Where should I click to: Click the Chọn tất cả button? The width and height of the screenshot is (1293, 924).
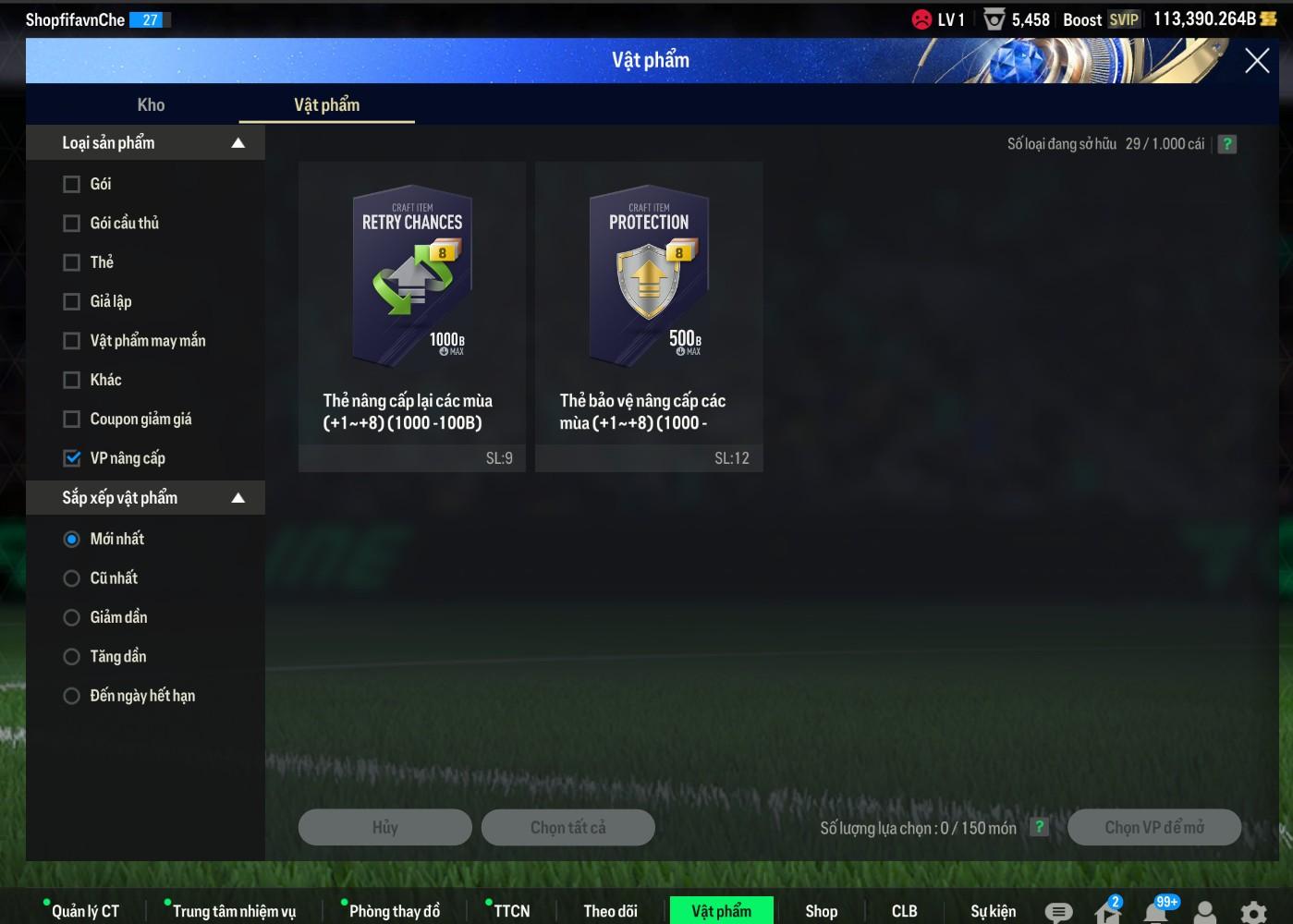coord(567,828)
